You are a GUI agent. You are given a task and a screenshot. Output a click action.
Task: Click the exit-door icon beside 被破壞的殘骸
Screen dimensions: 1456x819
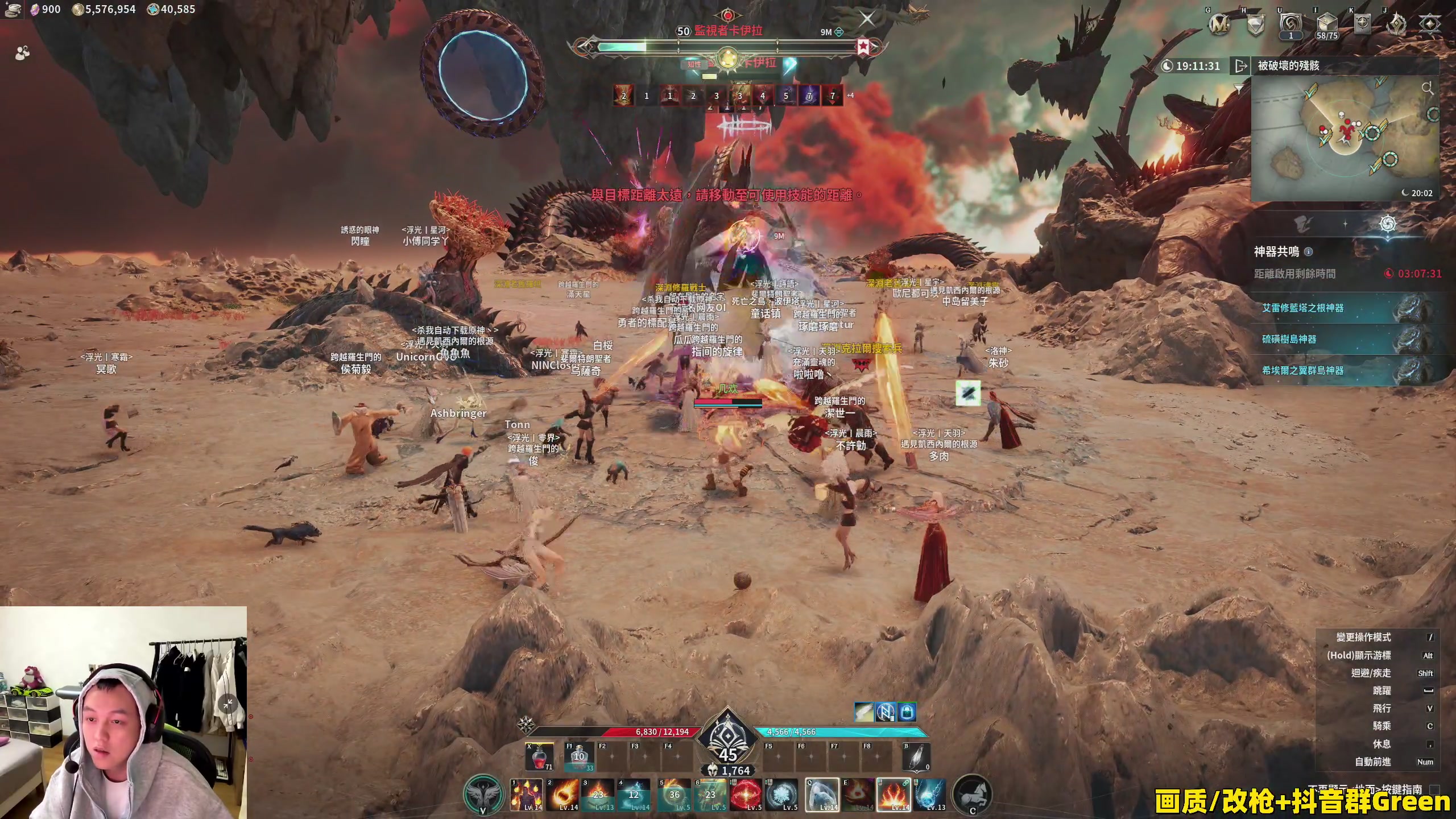point(1240,66)
